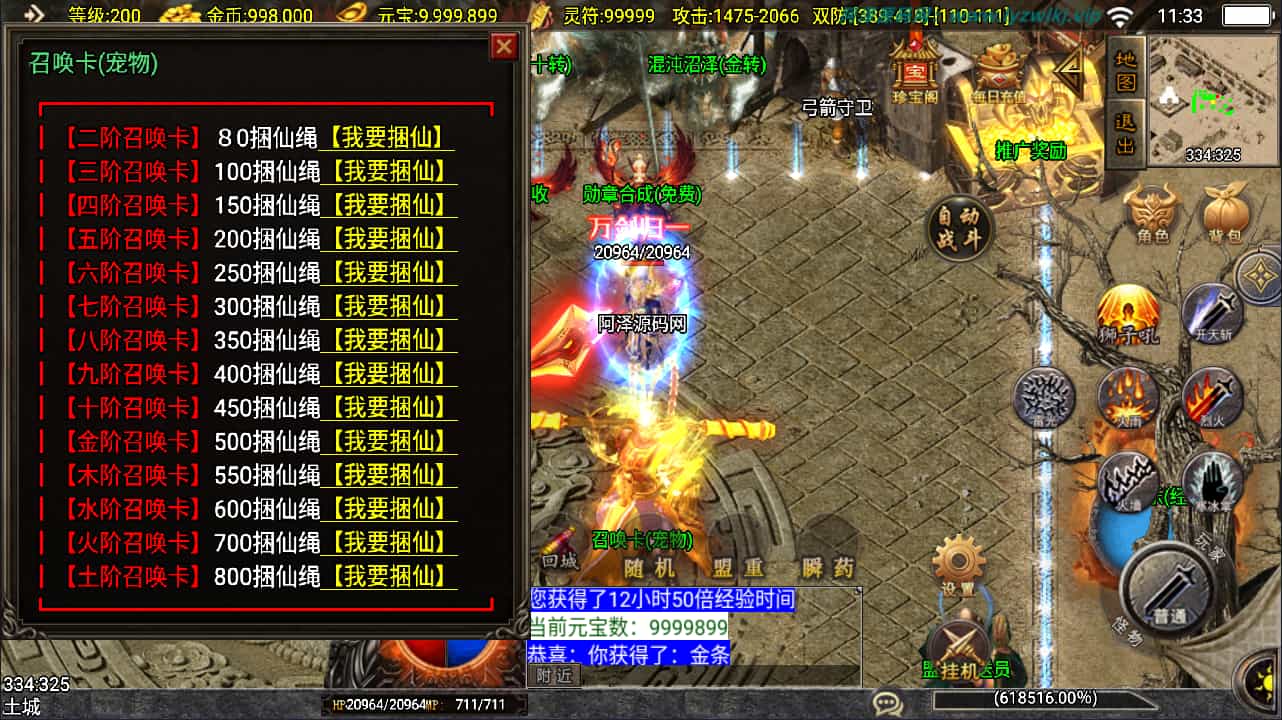This screenshot has height=720, width=1282.
Task: Choose 我要捆仙 on the 五阶召唤卡 row
Action: [388, 239]
